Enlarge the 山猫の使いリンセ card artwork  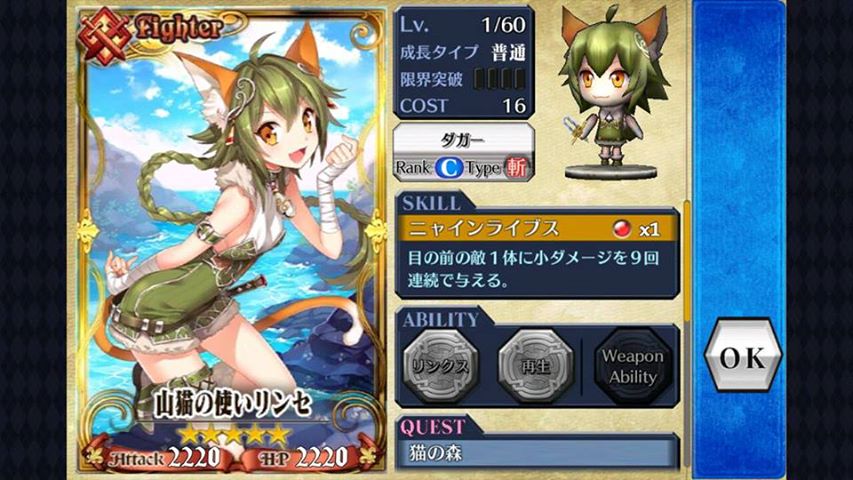pyautogui.click(x=232, y=230)
